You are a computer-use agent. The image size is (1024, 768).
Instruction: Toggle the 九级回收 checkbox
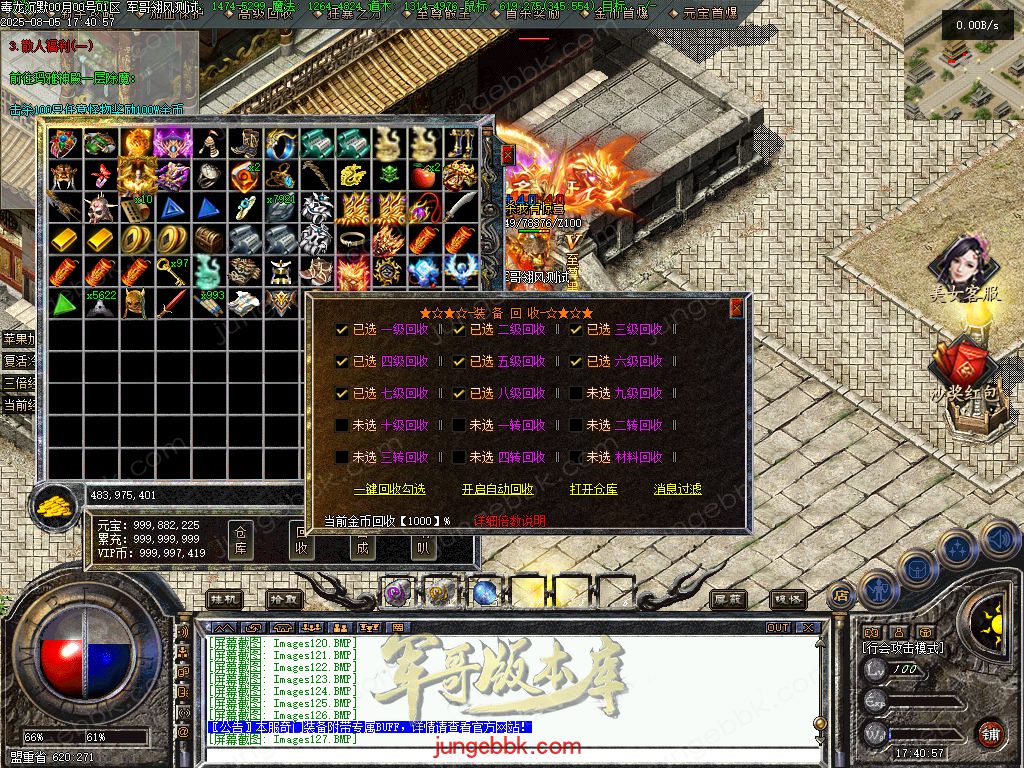click(x=577, y=393)
